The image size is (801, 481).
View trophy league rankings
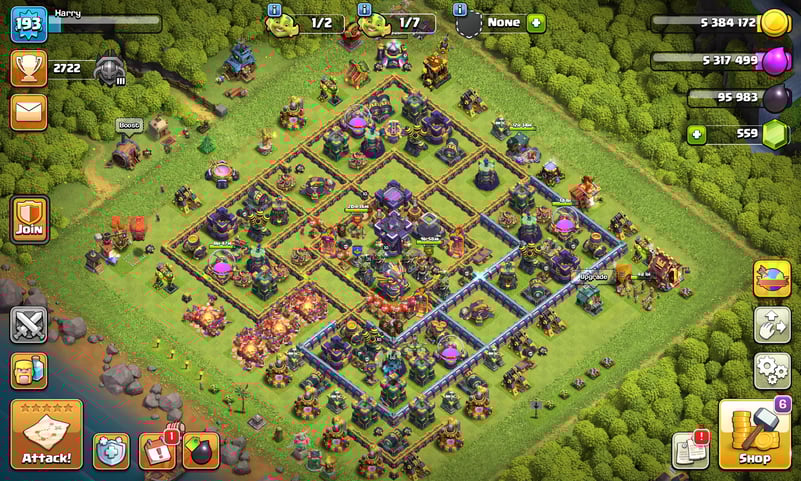29,68
